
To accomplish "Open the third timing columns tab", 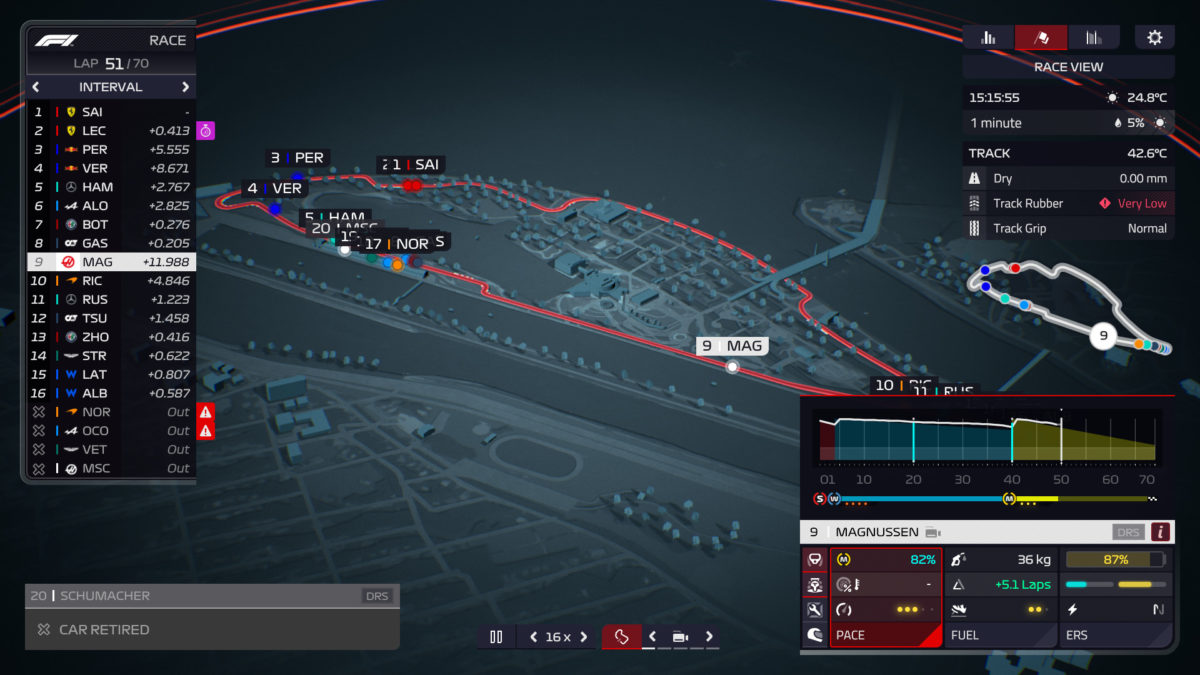I will click(1093, 38).
